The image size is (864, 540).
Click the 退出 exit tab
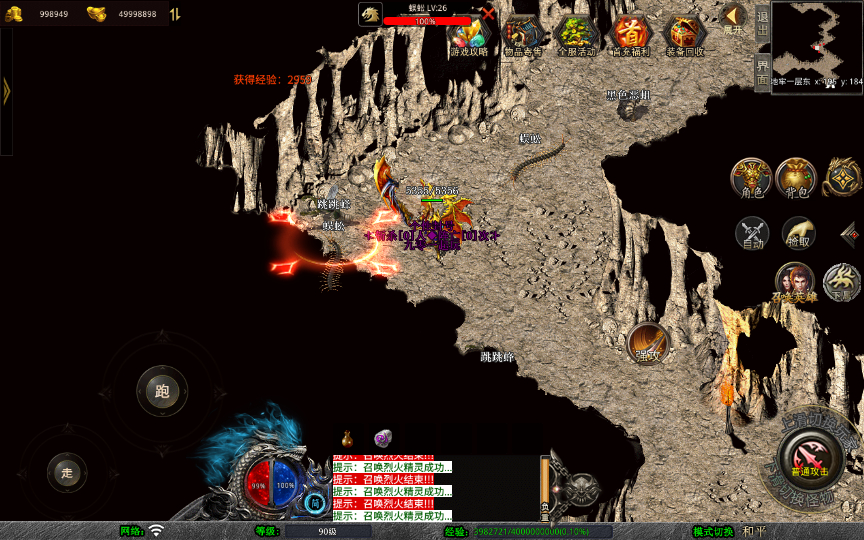[x=762, y=22]
